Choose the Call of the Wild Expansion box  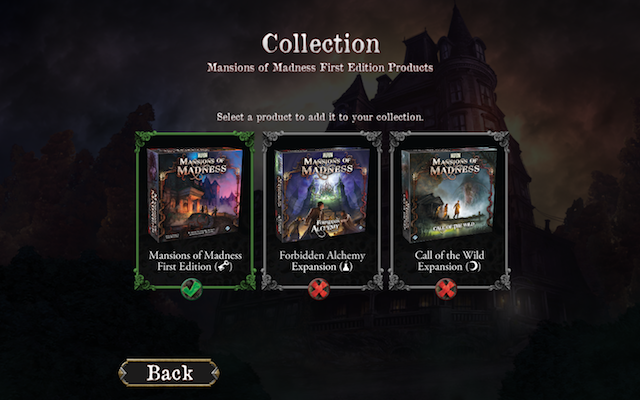[449, 195]
